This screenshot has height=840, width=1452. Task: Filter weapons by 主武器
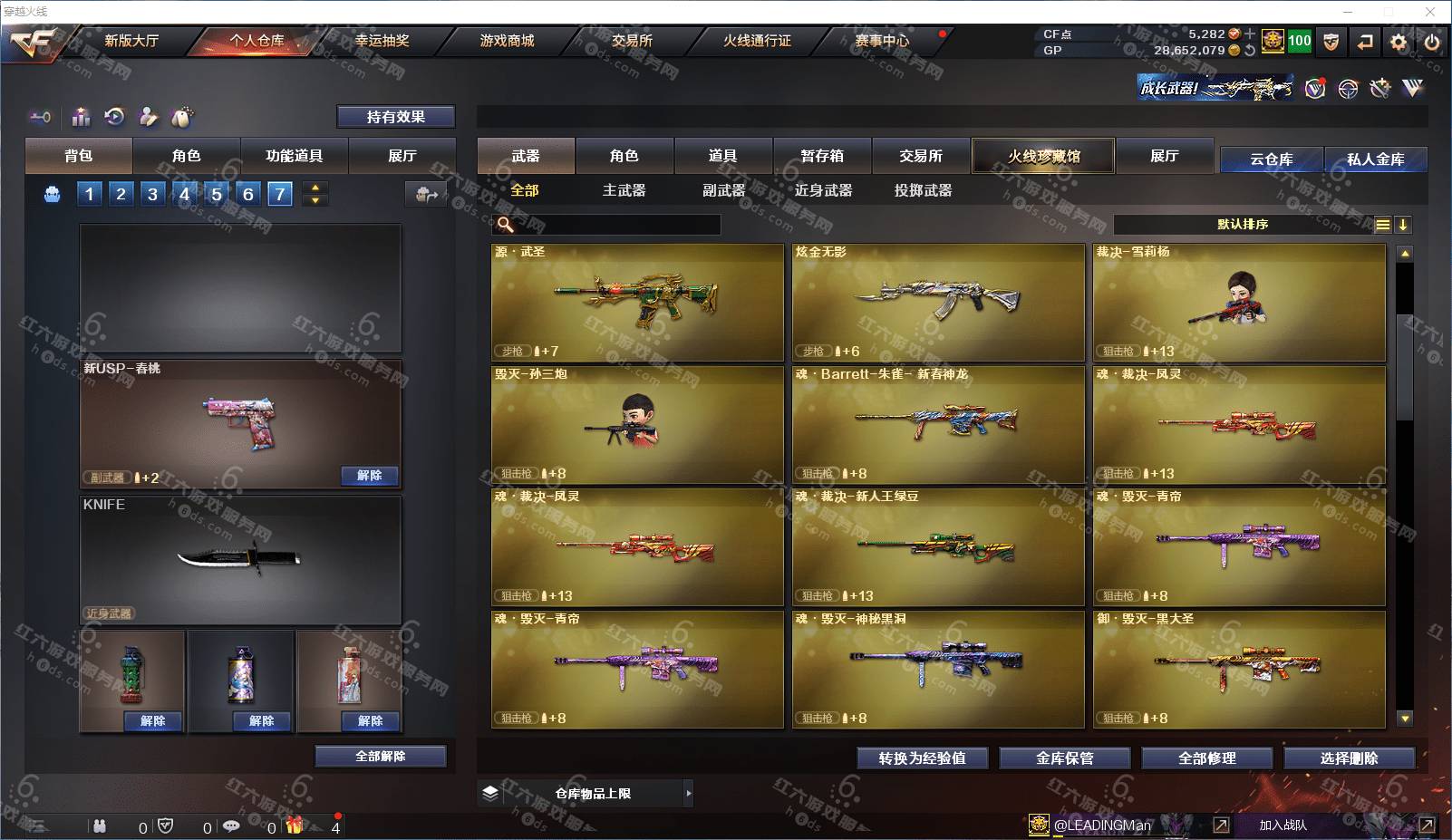click(624, 190)
